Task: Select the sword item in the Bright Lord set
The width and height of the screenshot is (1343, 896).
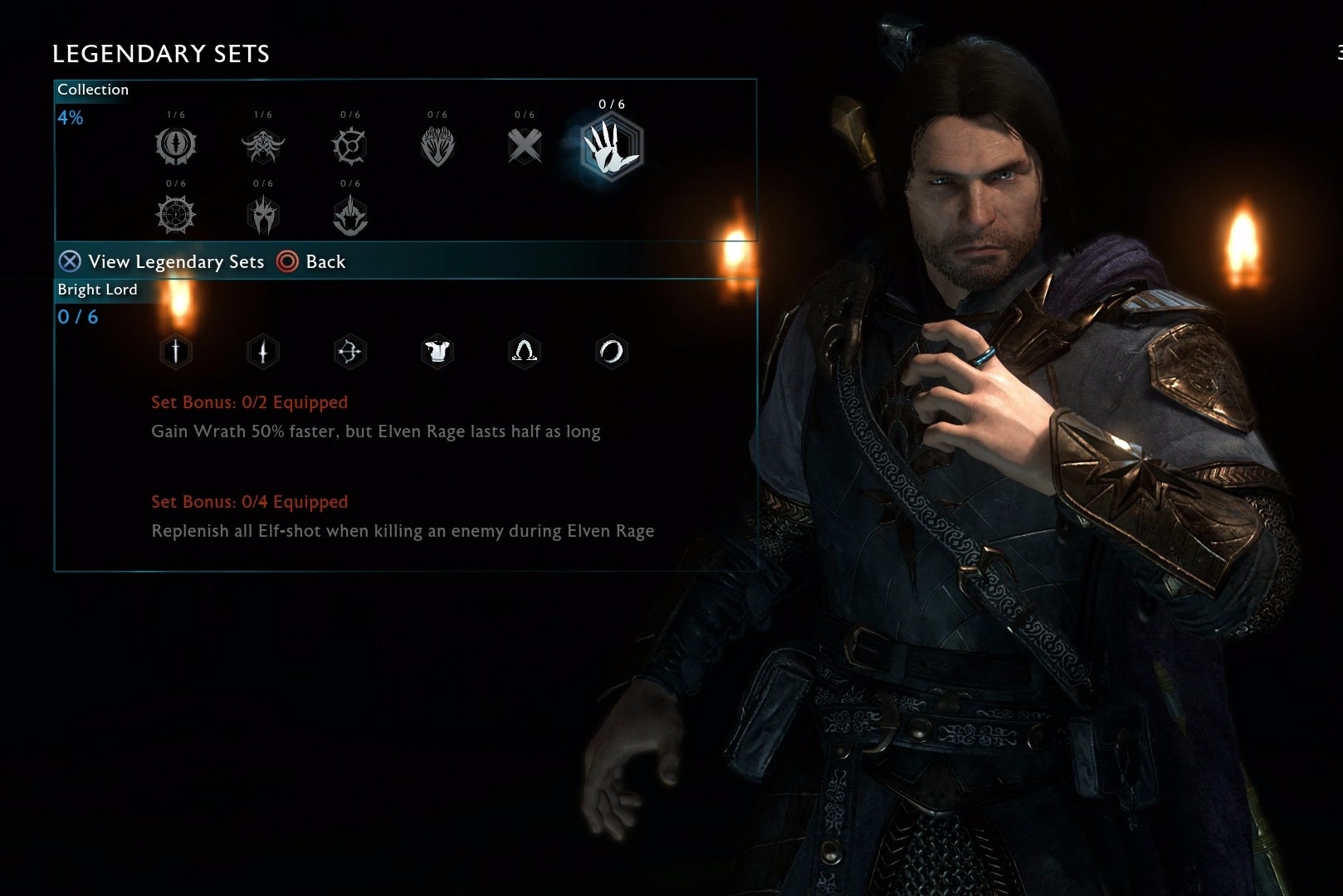Action: [x=175, y=352]
